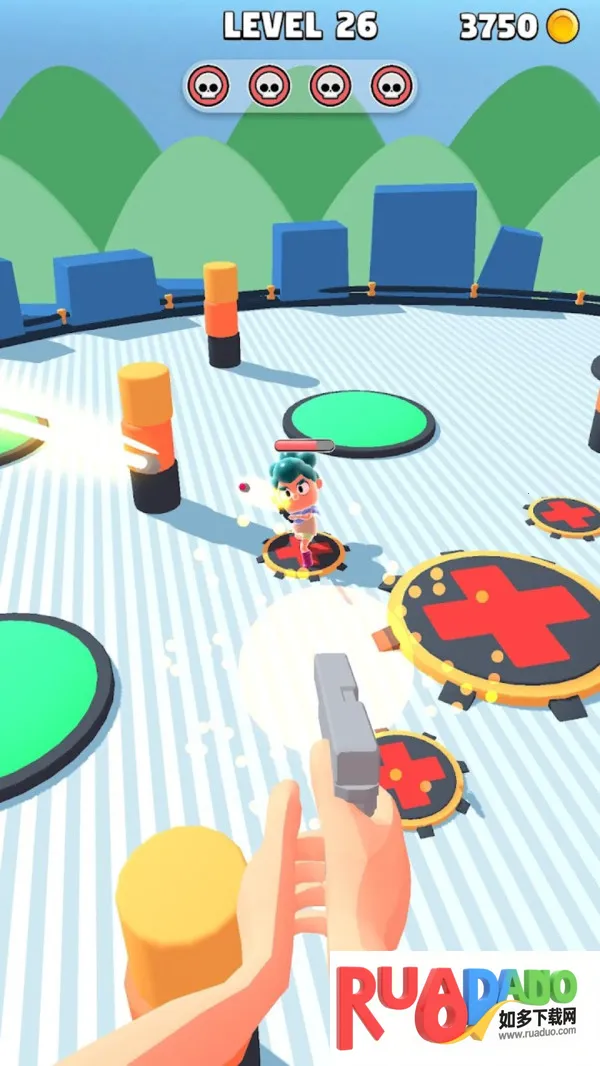Tap the gold coin icon
The image size is (600, 1066).
click(x=563, y=27)
